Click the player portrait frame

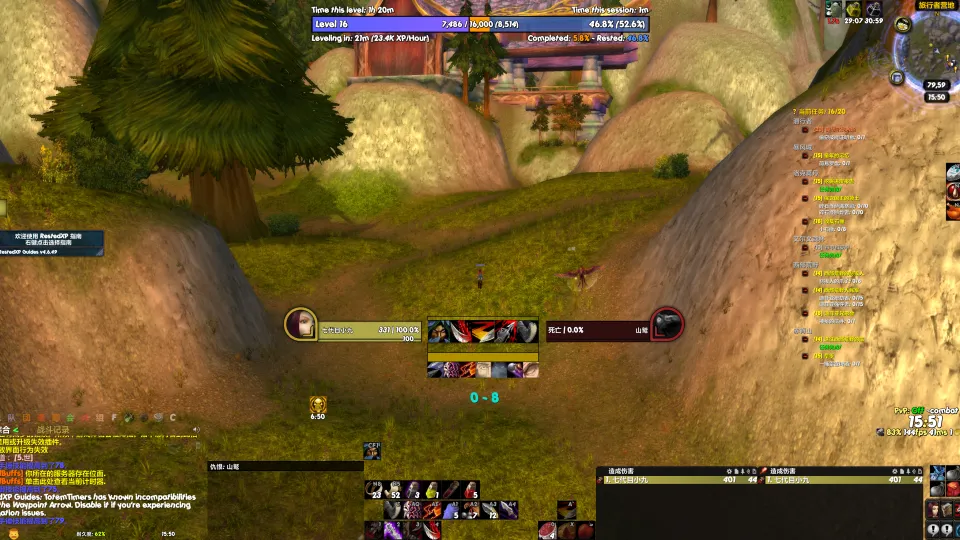[x=300, y=324]
